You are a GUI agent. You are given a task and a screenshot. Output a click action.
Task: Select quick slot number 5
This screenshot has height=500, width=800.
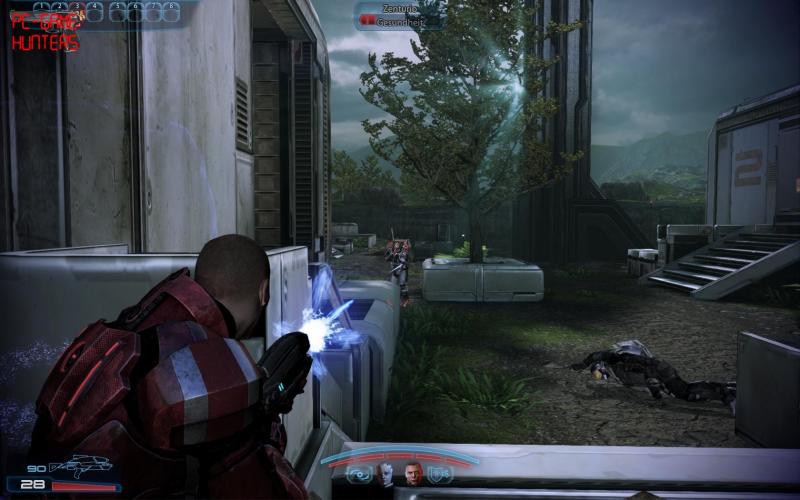(x=117, y=11)
